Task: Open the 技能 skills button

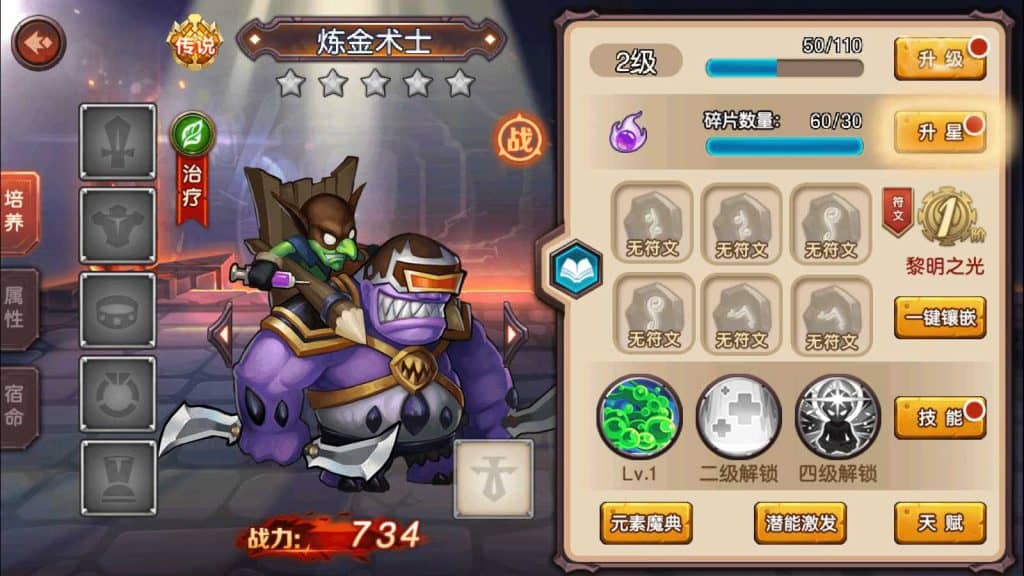Action: click(940, 418)
